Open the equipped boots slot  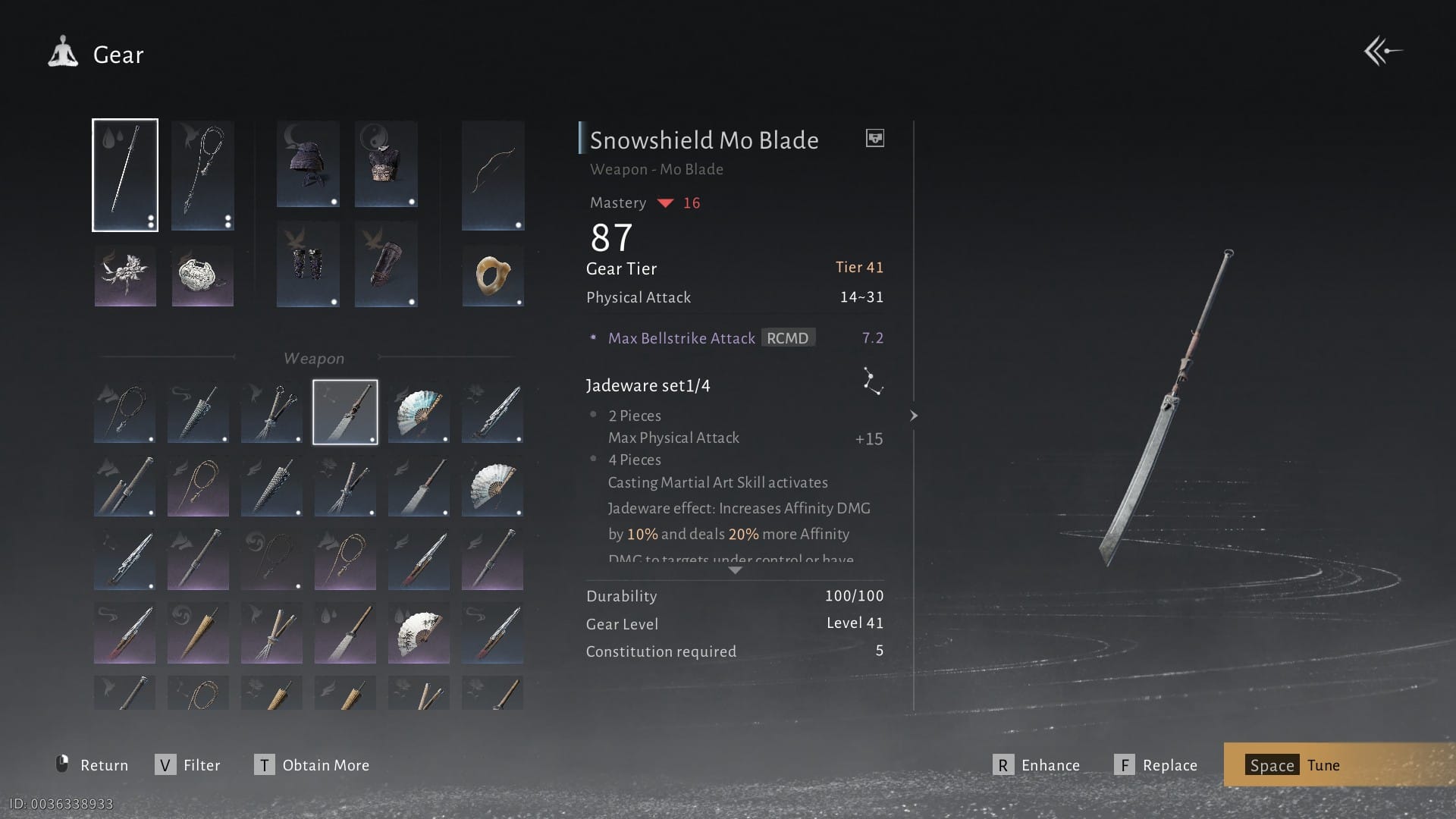(x=385, y=264)
